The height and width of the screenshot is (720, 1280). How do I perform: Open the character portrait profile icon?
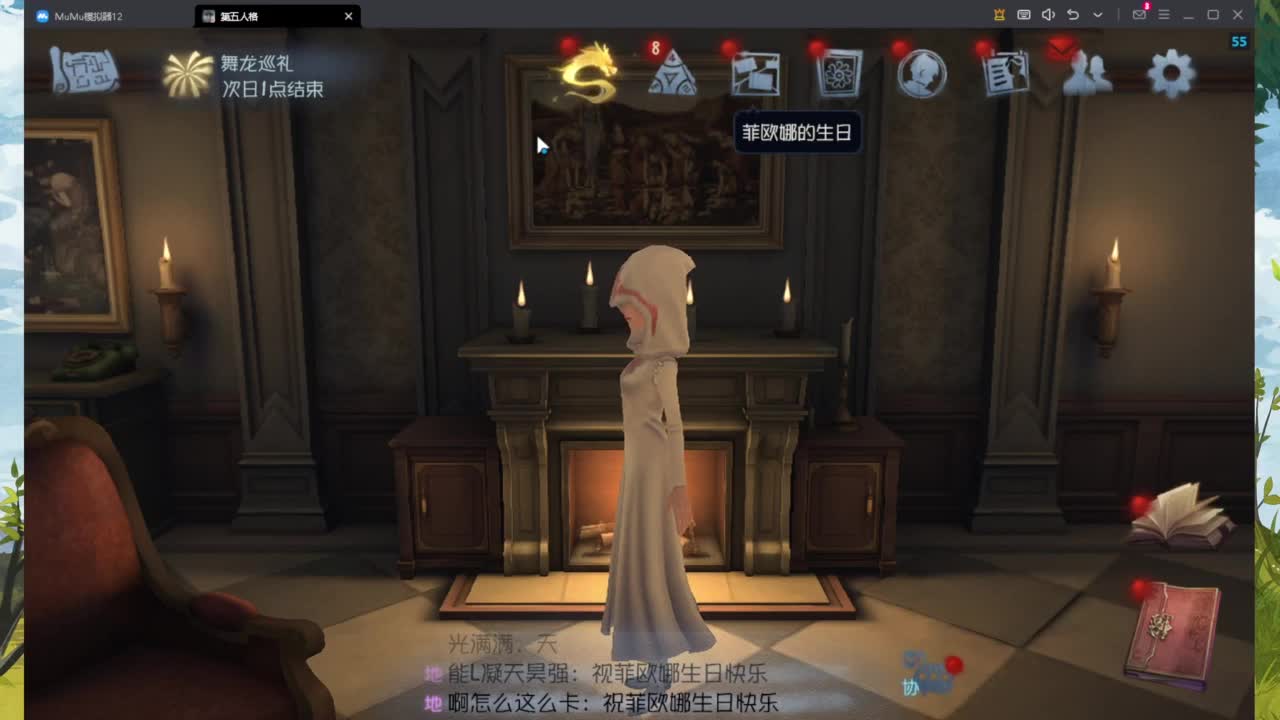[x=921, y=72]
